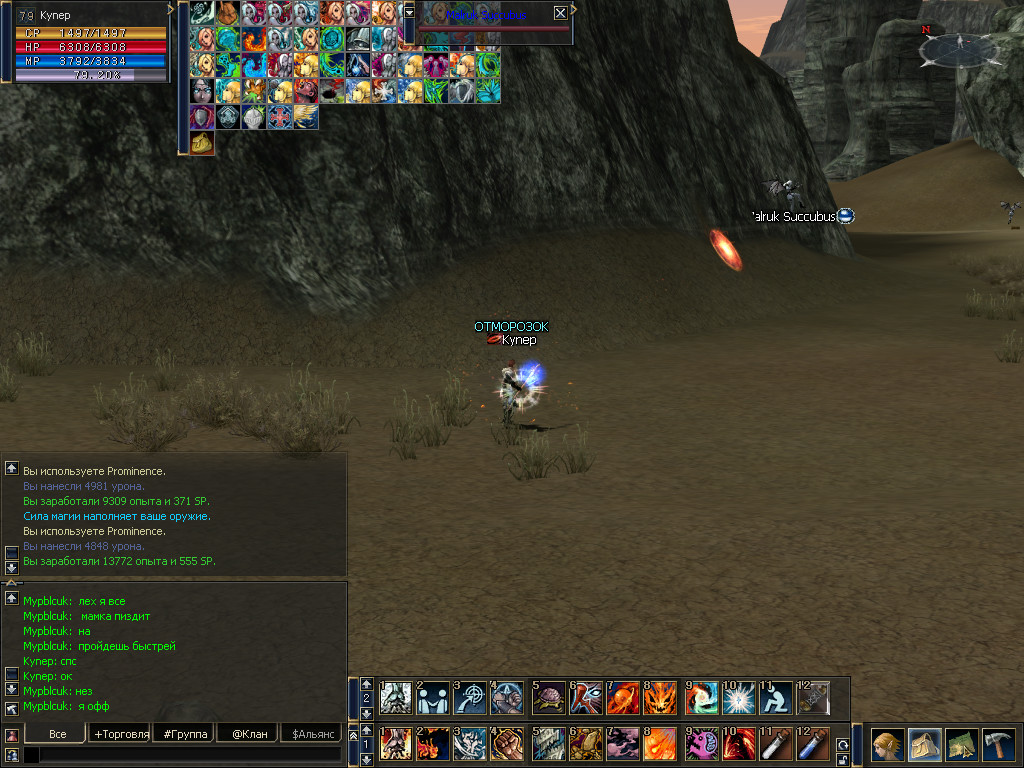Open the inventory bag button

point(925,744)
